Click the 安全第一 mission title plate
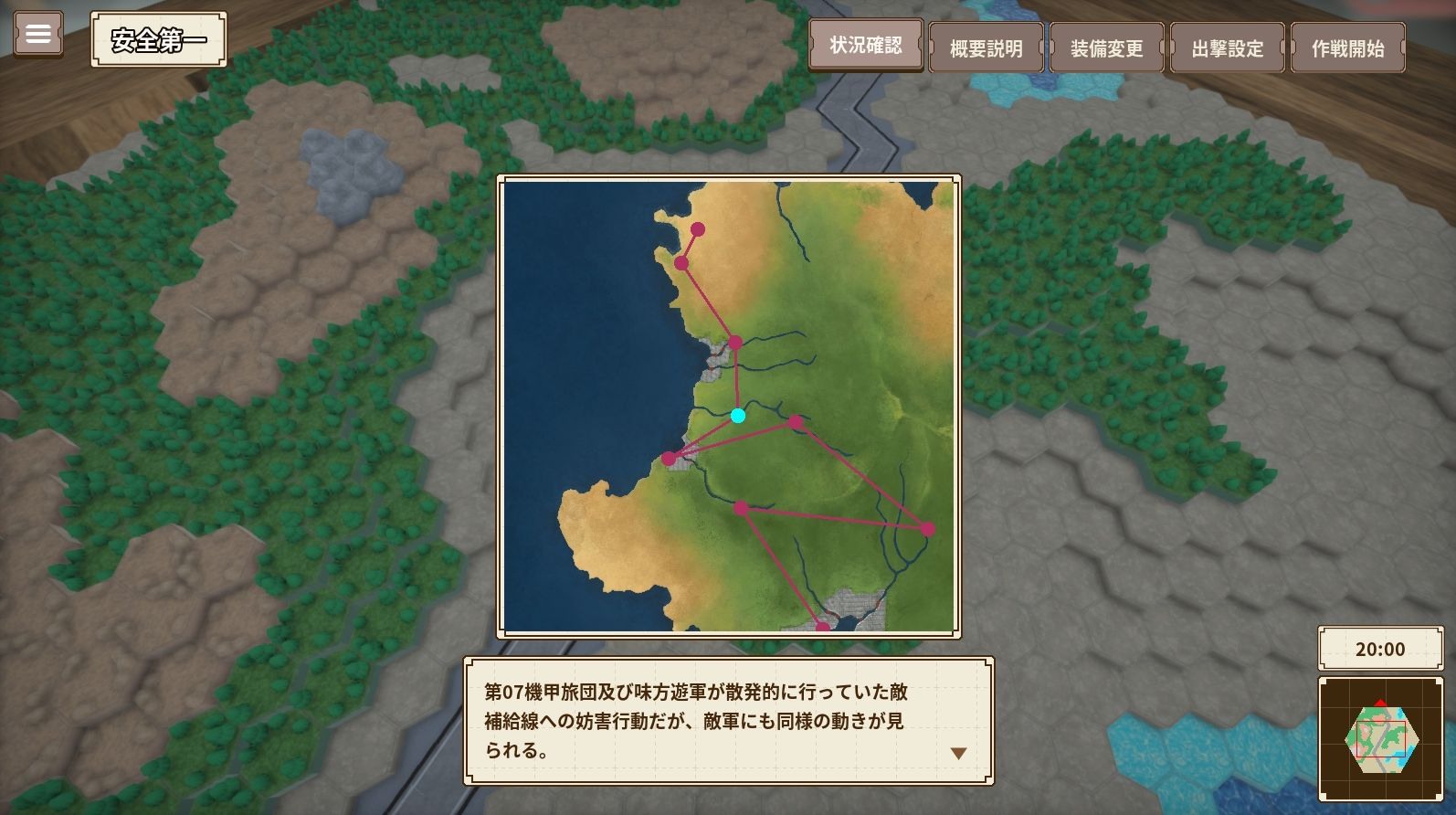The image size is (1456, 815). click(x=157, y=39)
